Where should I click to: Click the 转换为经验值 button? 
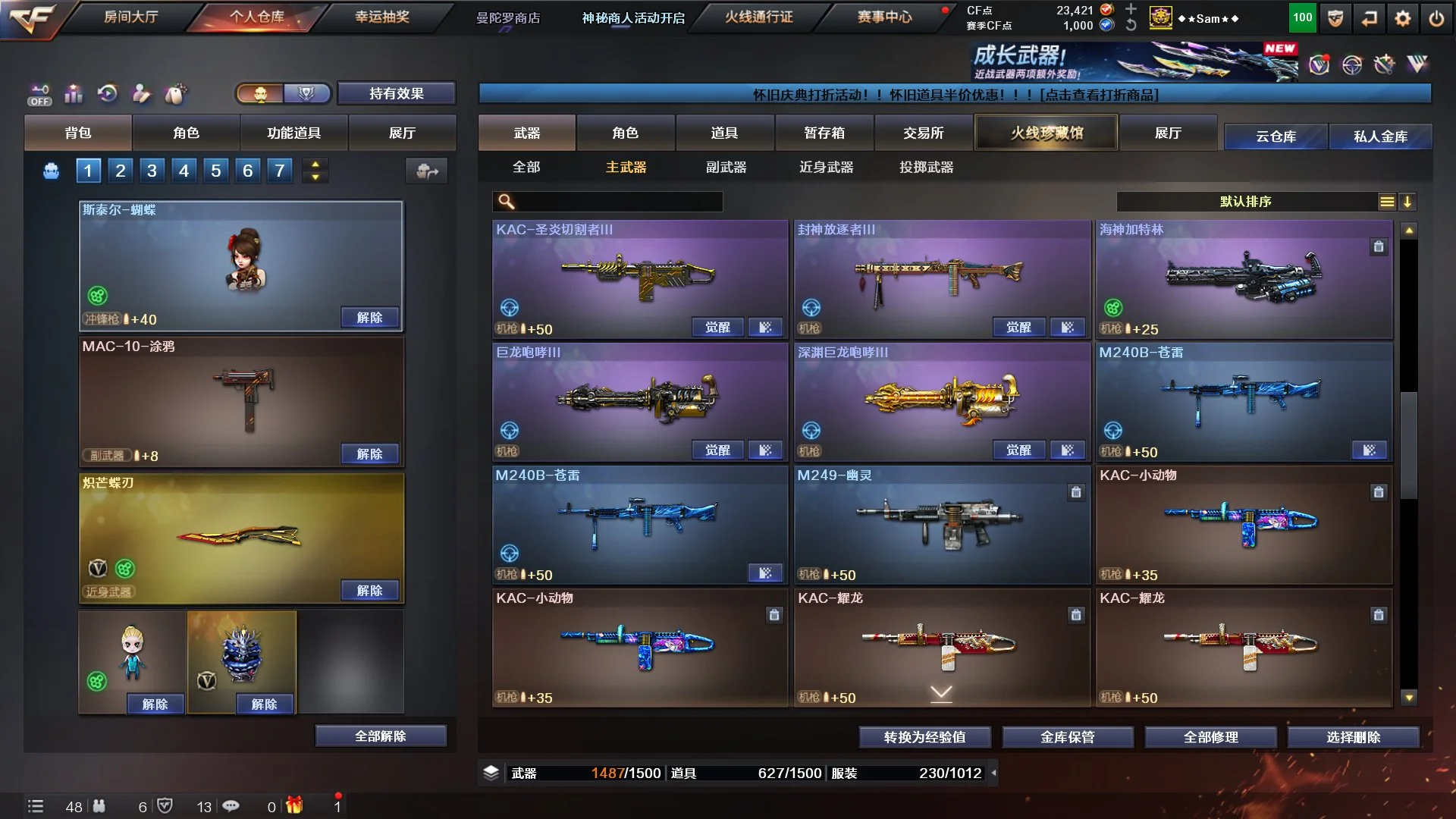tap(924, 737)
